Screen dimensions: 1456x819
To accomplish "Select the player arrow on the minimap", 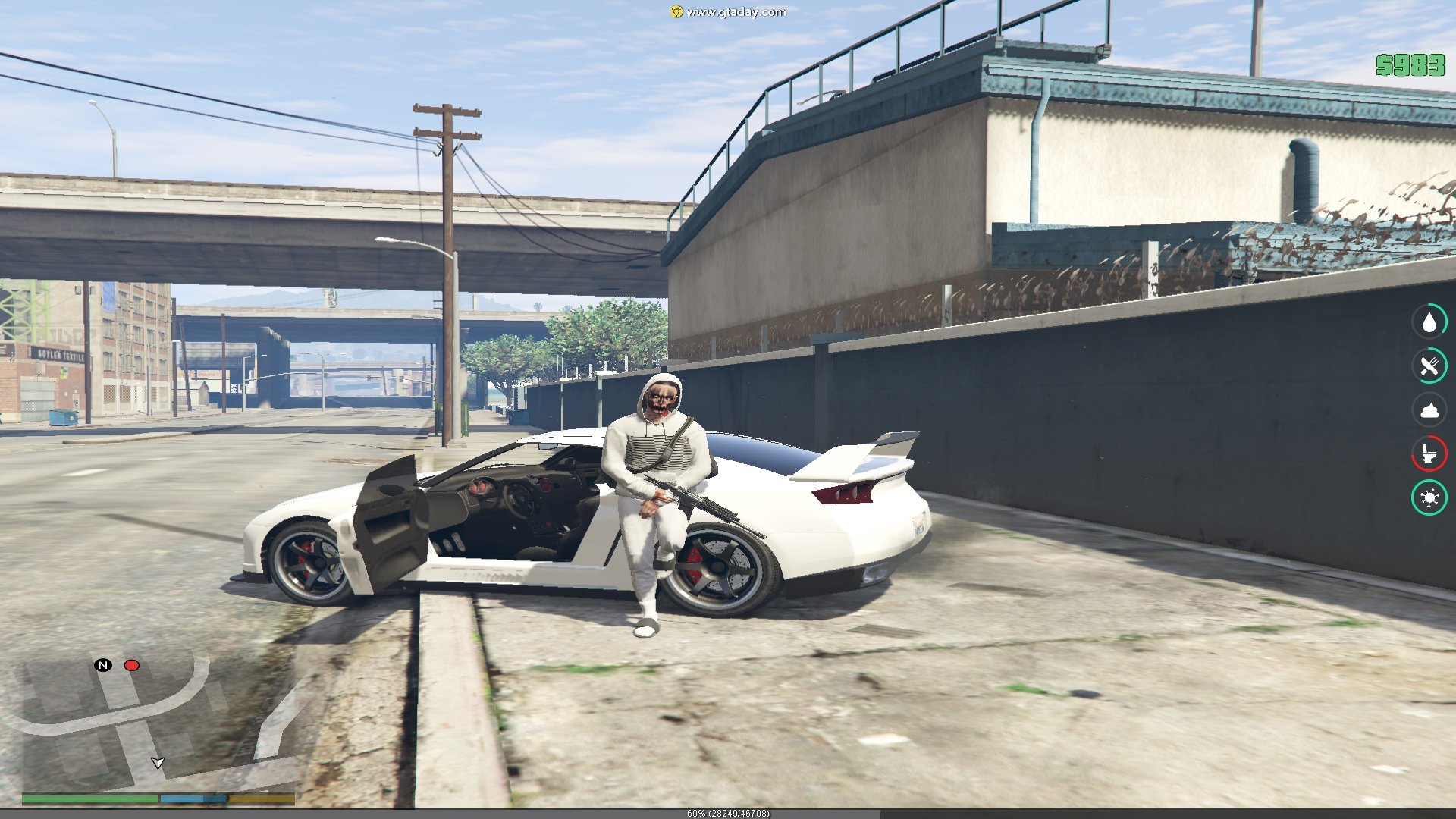I will point(158,762).
